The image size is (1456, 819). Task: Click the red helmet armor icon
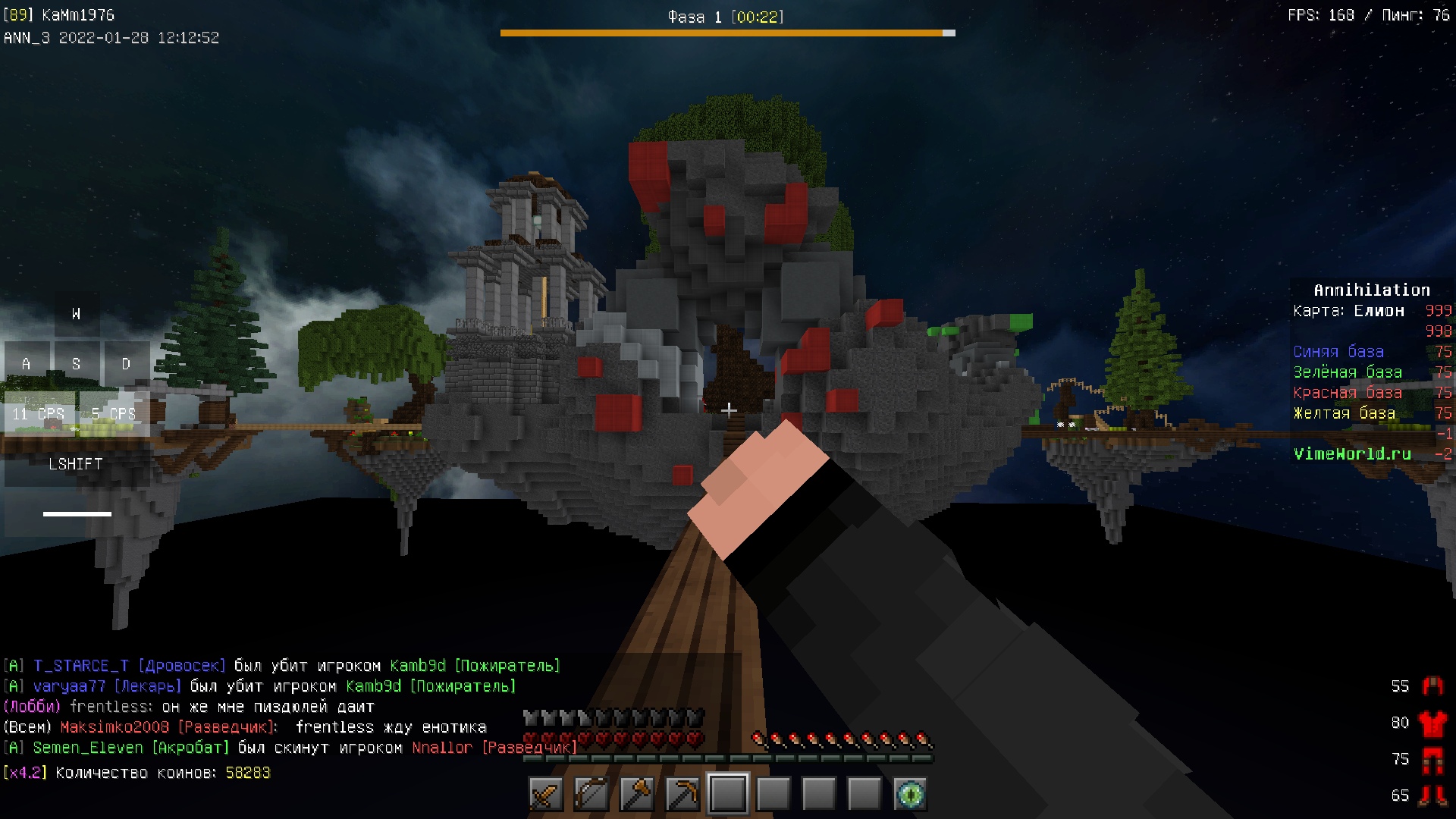coord(1432,686)
